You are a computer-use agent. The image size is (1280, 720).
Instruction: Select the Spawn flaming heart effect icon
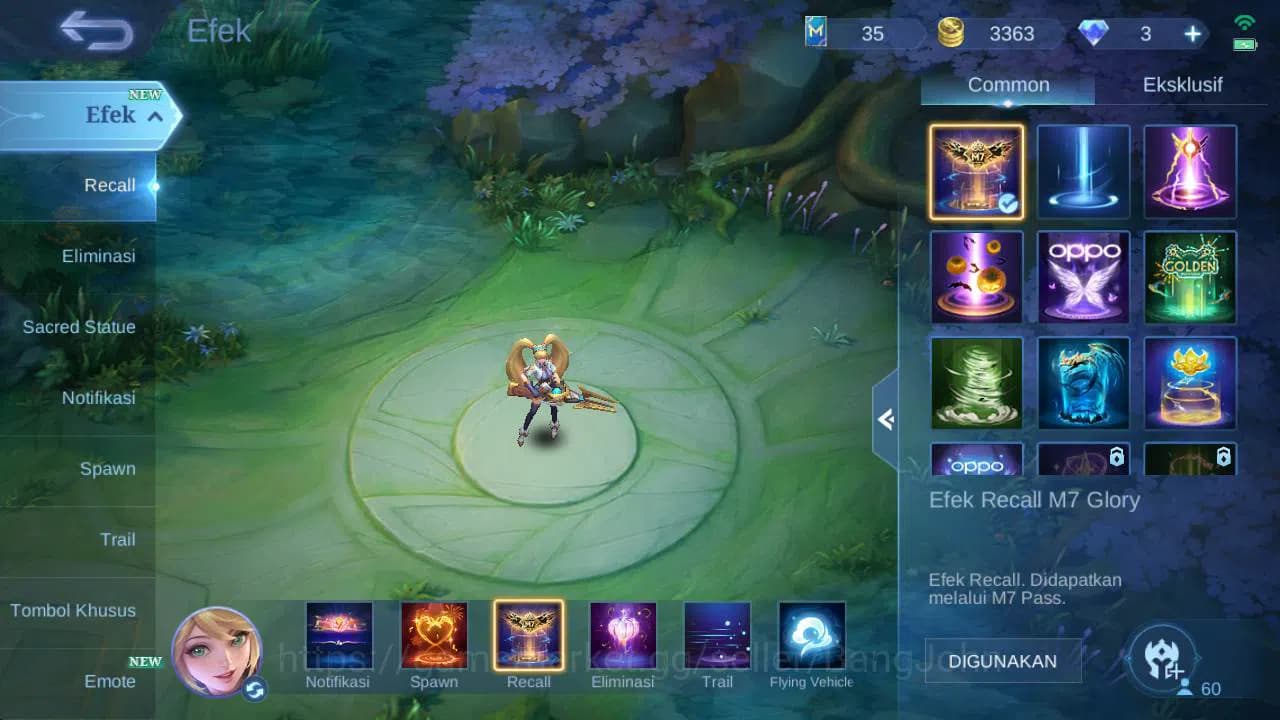(x=434, y=634)
